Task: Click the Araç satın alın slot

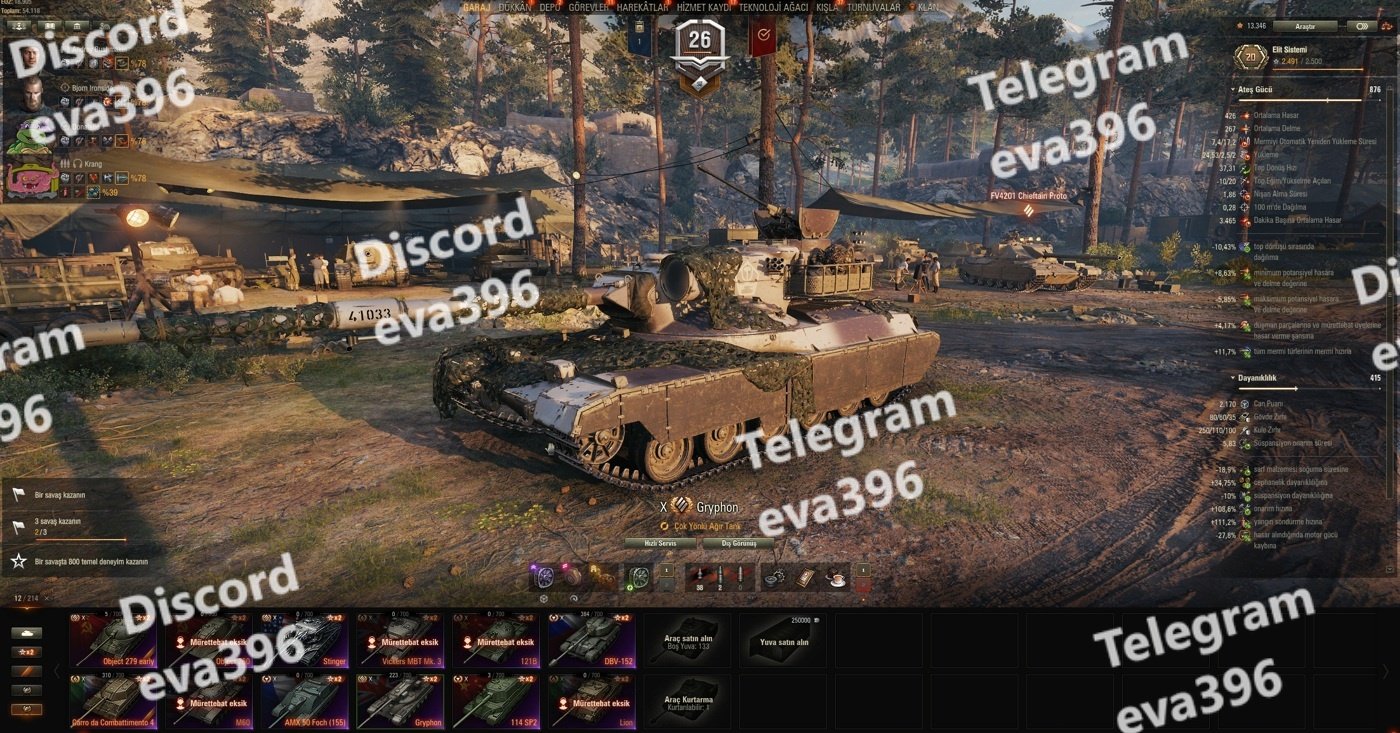Action: coord(687,640)
